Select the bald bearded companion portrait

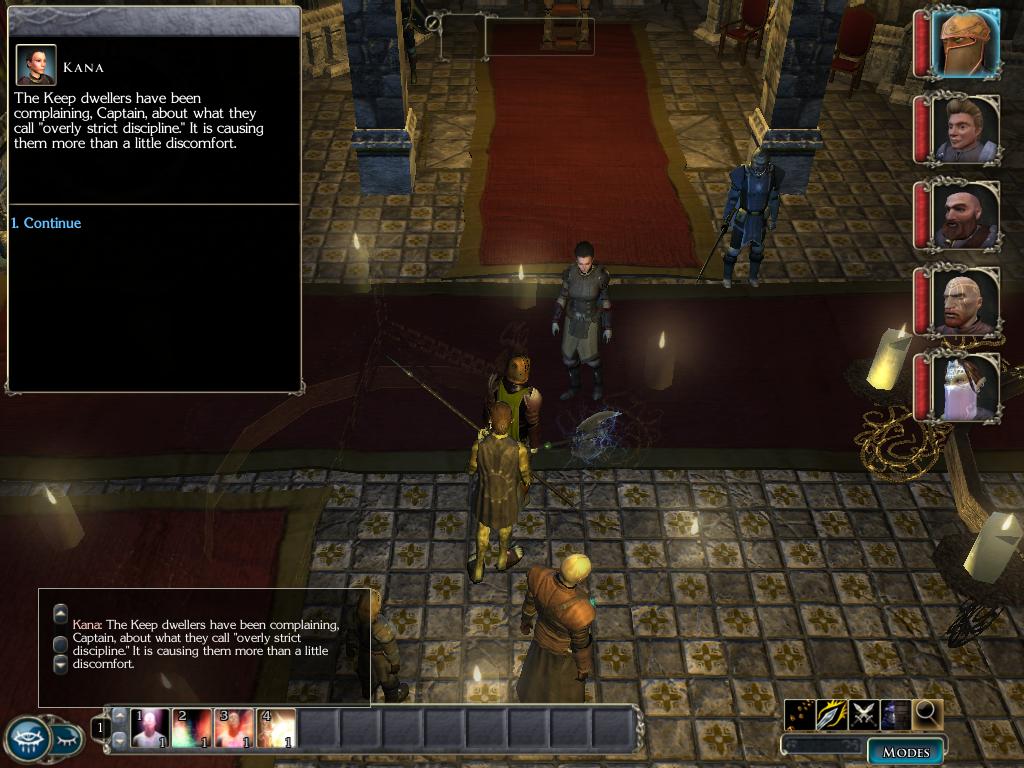(x=966, y=215)
